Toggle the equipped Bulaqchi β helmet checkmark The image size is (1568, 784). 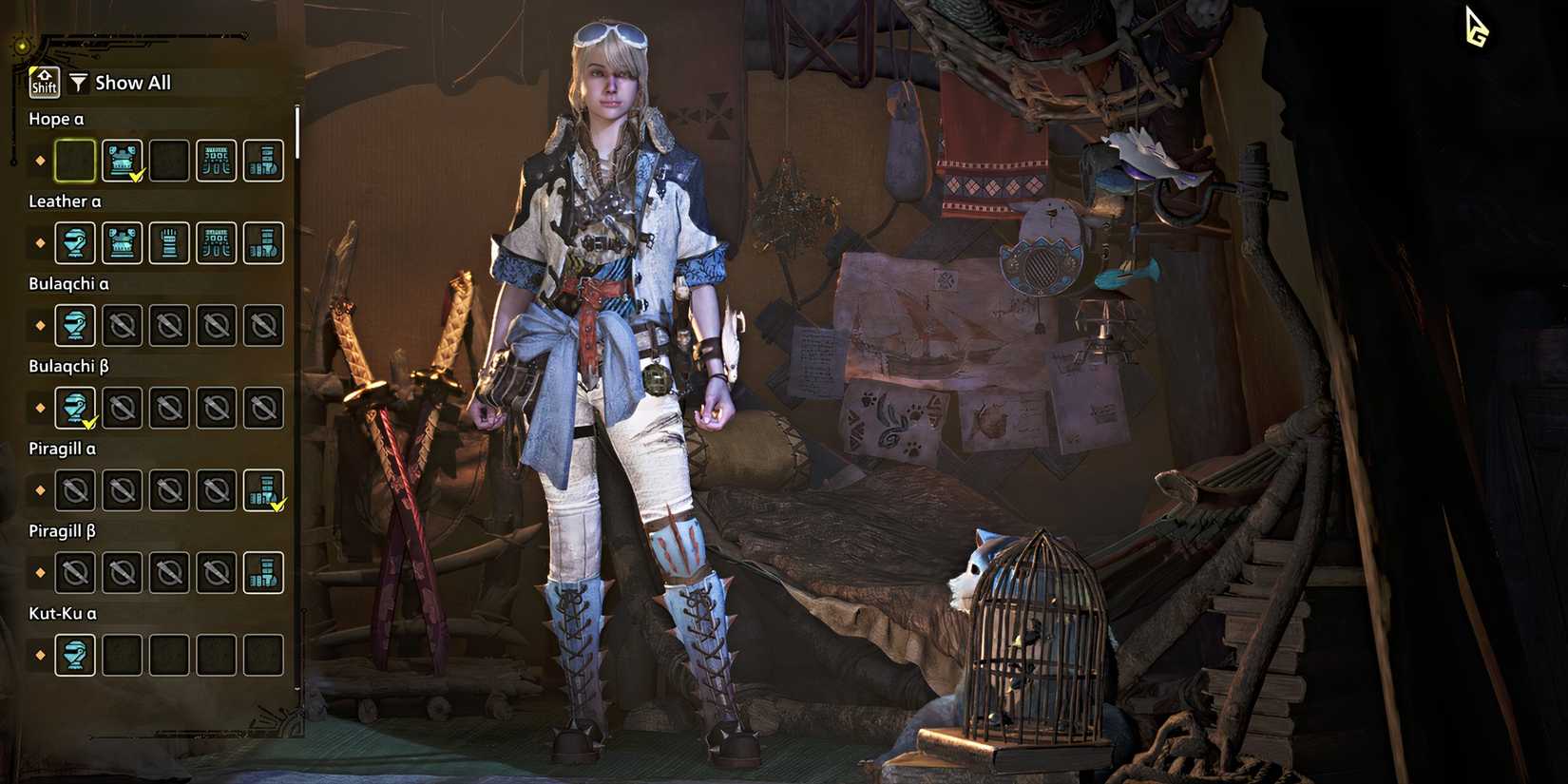click(74, 408)
